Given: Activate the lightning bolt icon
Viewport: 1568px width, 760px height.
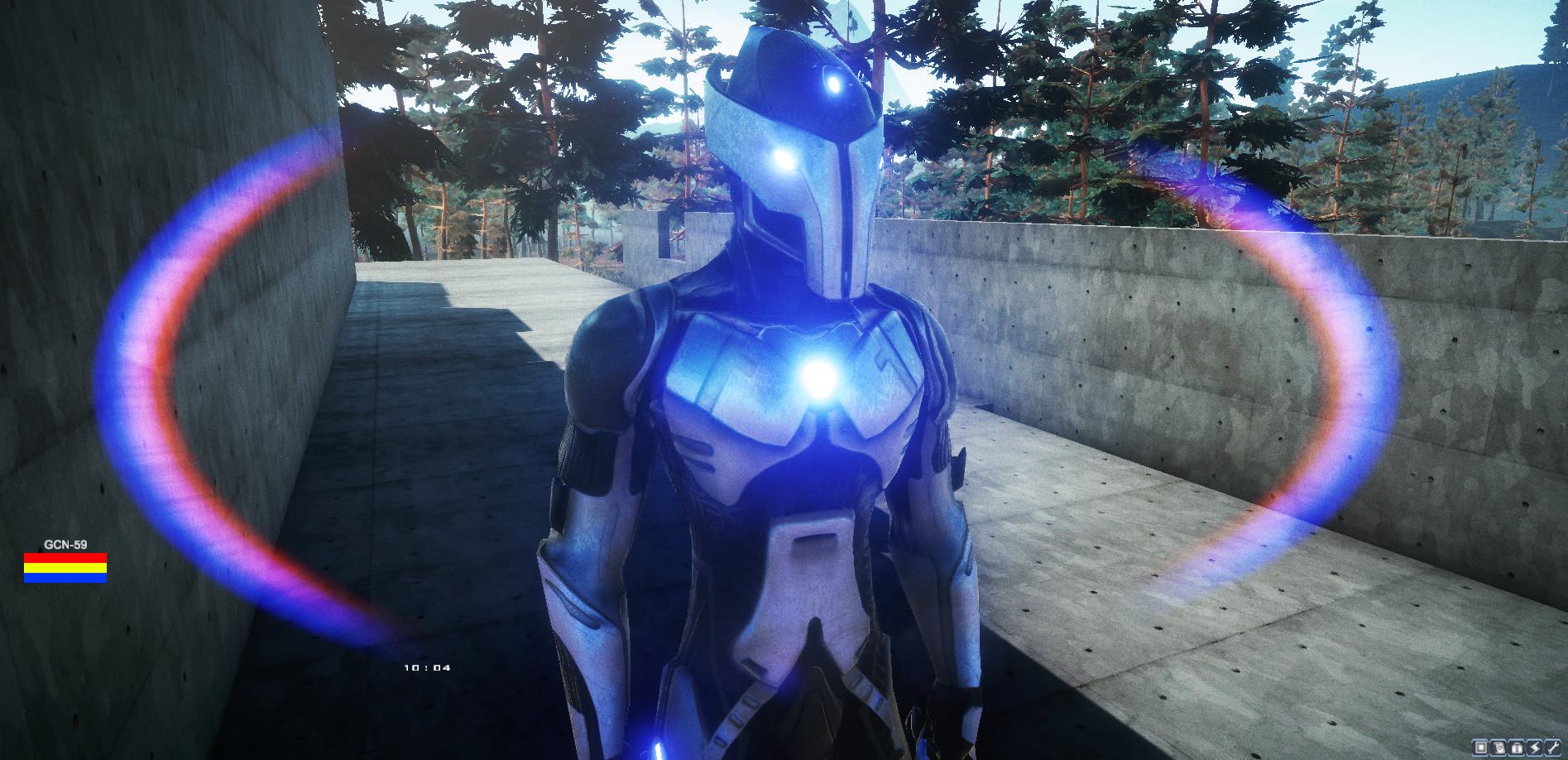Looking at the screenshot, I should tap(1534, 748).
